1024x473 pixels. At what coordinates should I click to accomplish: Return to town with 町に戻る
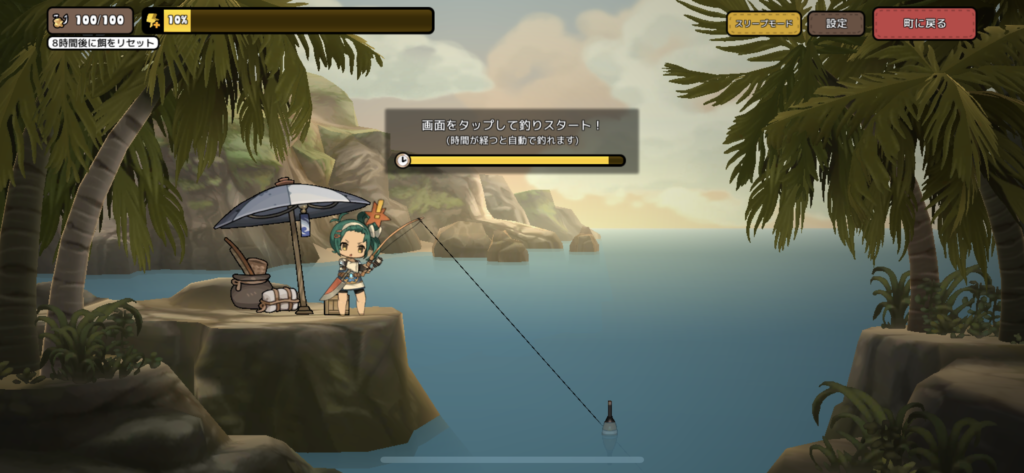[x=924, y=23]
